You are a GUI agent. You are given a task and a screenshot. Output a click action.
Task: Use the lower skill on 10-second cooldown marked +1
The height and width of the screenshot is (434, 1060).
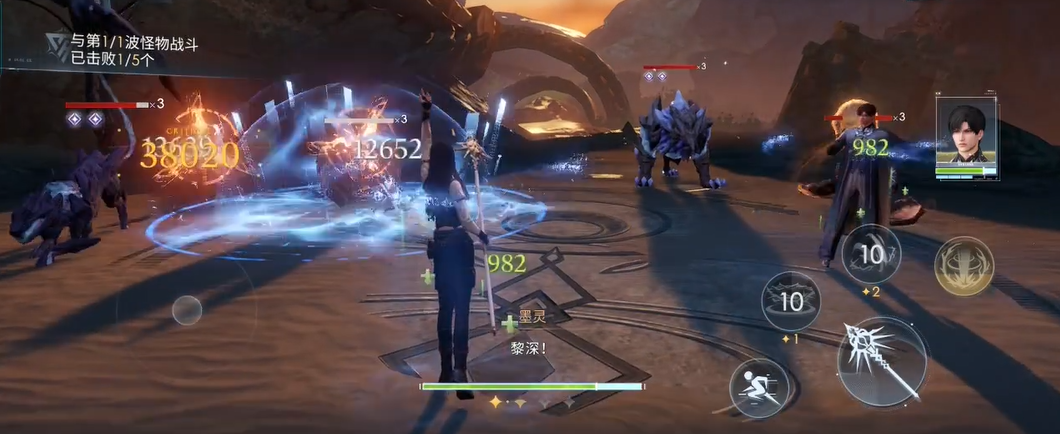point(792,301)
